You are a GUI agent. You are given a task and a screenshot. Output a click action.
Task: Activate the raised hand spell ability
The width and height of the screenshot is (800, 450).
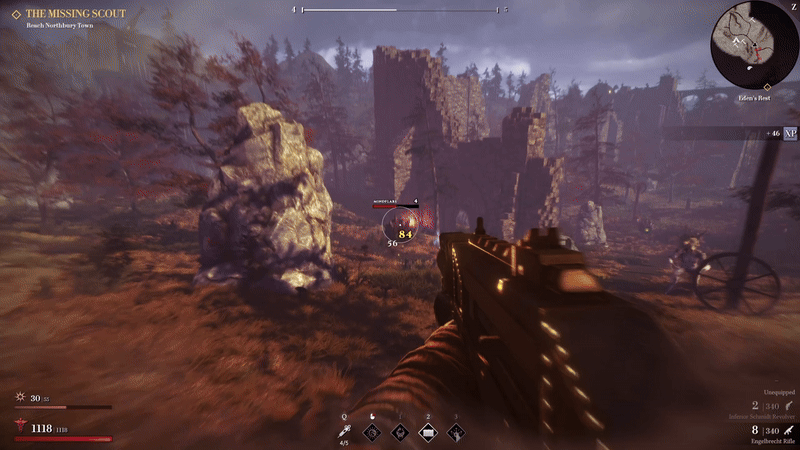click(456, 433)
